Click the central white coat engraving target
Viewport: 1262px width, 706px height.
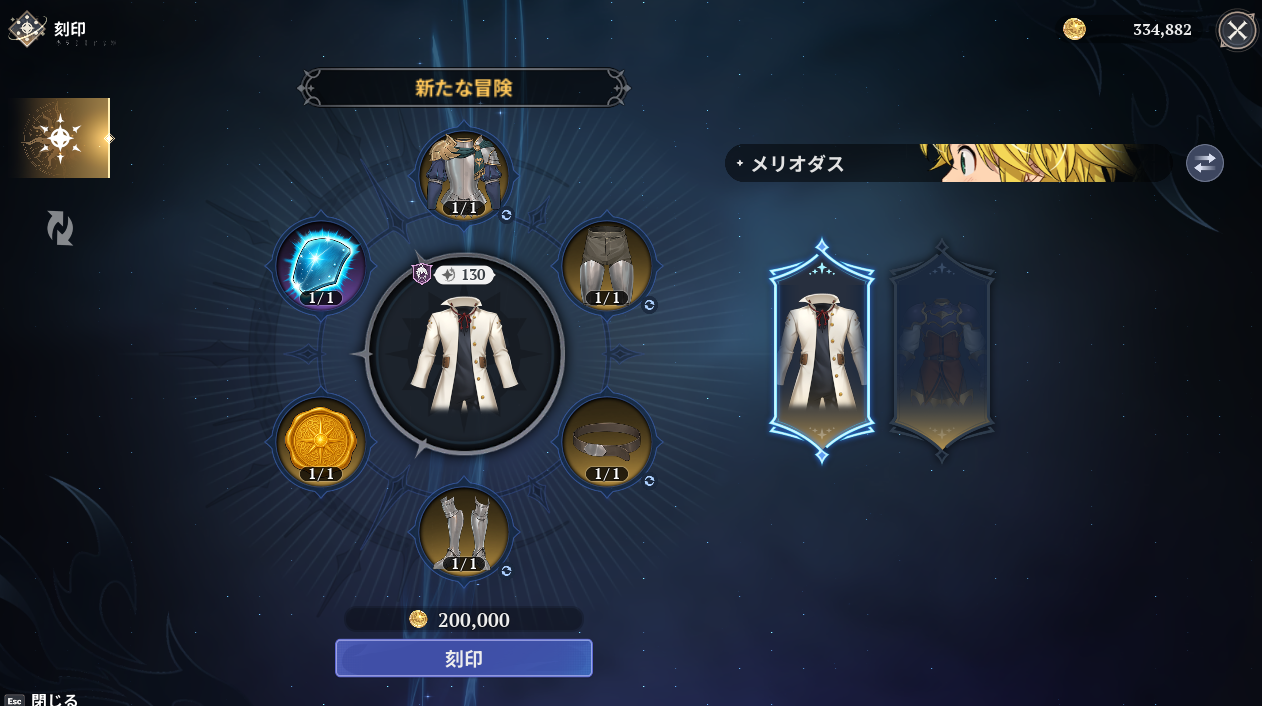[464, 354]
